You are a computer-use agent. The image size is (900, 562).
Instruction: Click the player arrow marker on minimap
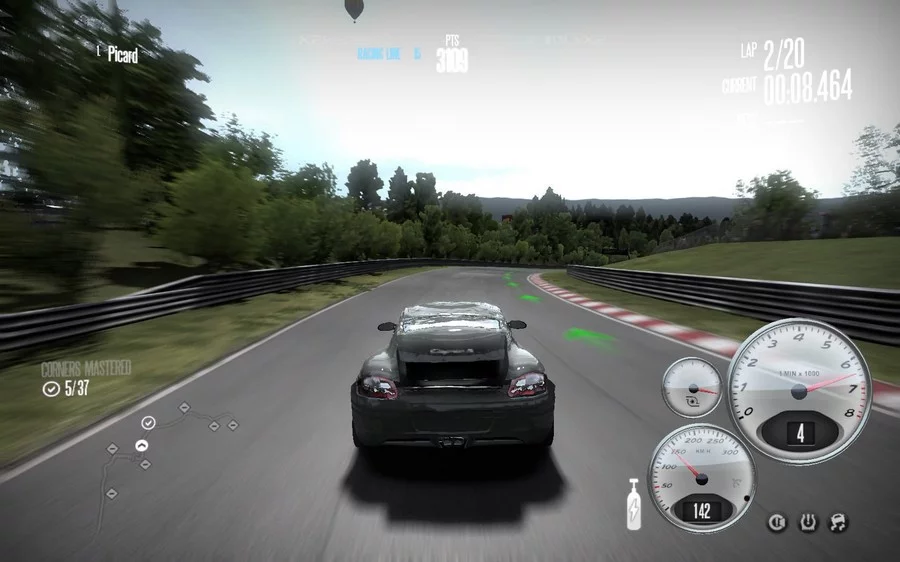[x=142, y=446]
